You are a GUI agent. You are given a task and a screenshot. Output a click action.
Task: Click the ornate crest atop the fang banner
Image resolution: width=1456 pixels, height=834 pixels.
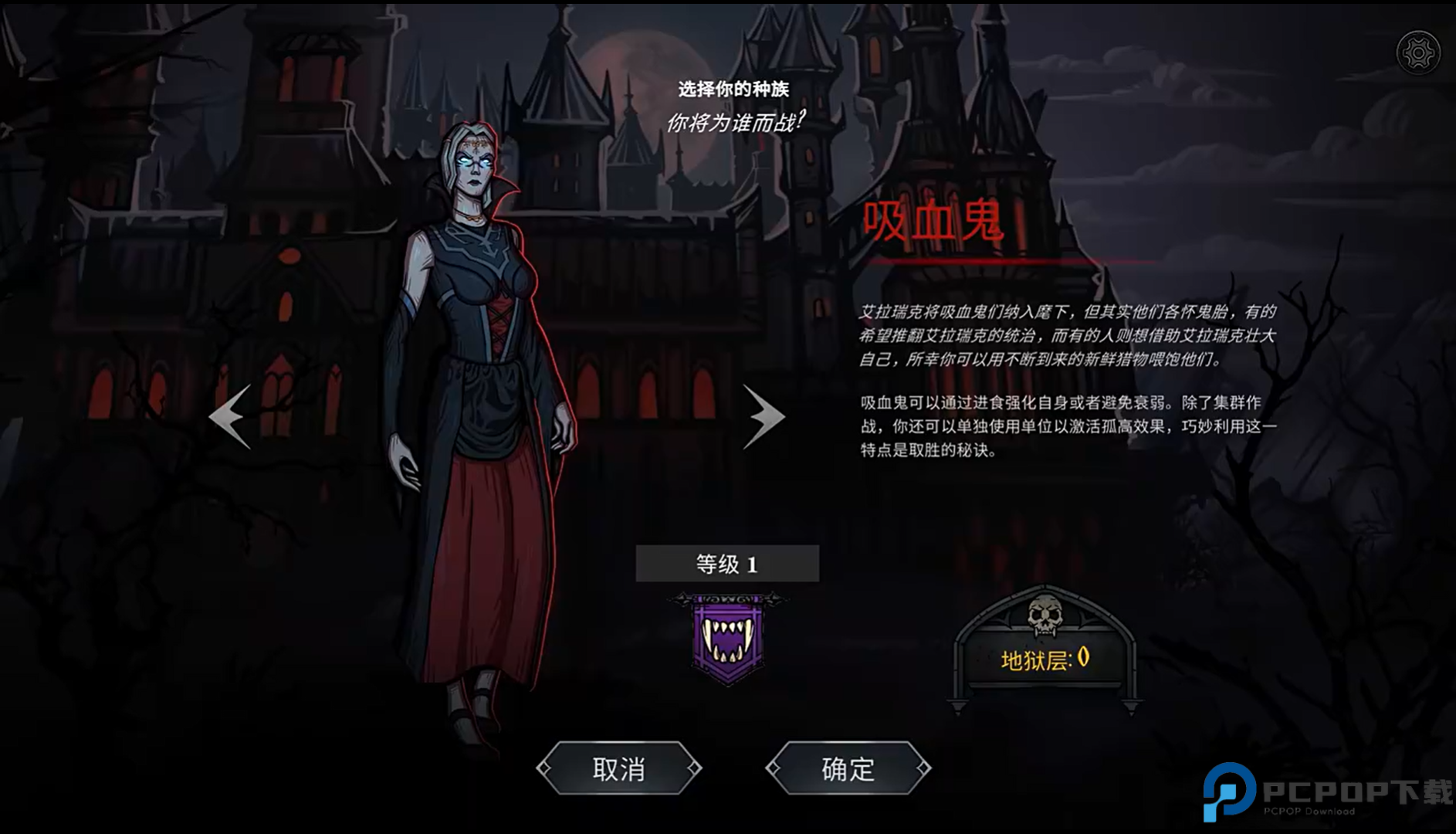(726, 597)
